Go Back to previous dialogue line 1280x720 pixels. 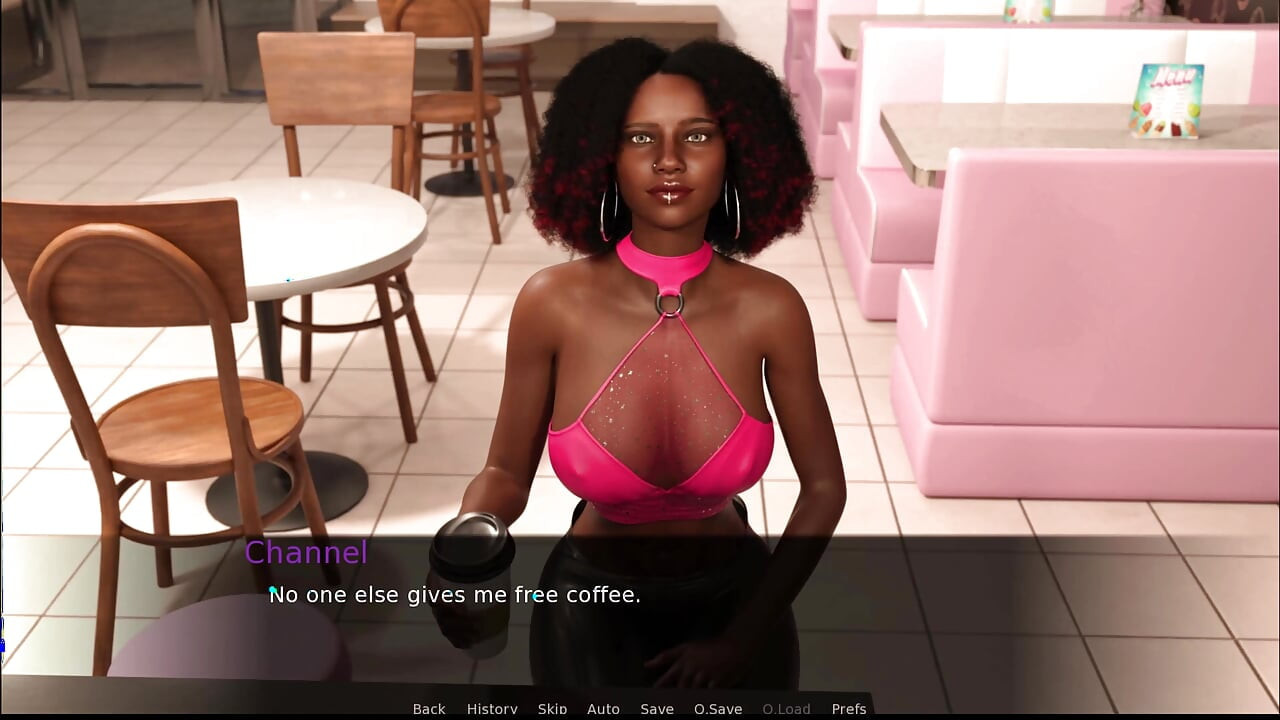tap(429, 708)
